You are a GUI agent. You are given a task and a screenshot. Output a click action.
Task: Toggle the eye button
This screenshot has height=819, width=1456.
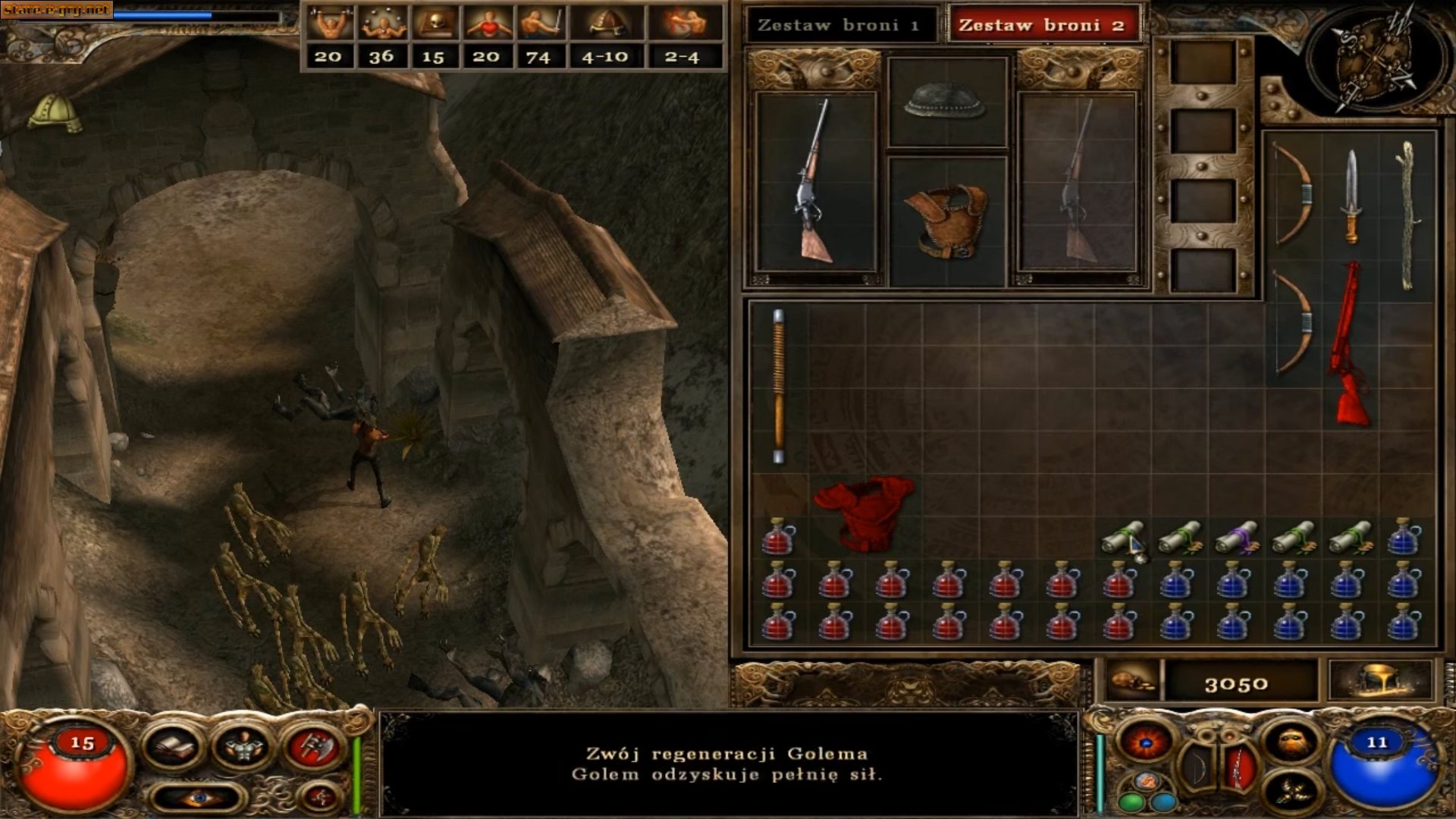[x=198, y=797]
